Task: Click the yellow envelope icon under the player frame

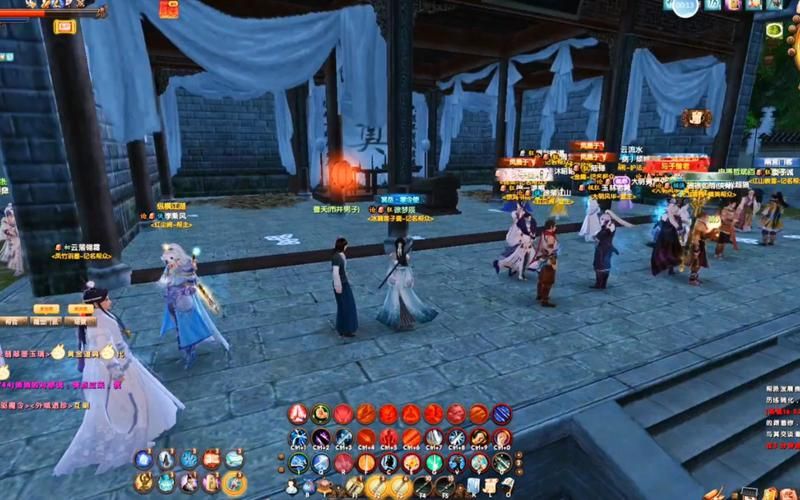Action: pyautogui.click(x=64, y=27)
